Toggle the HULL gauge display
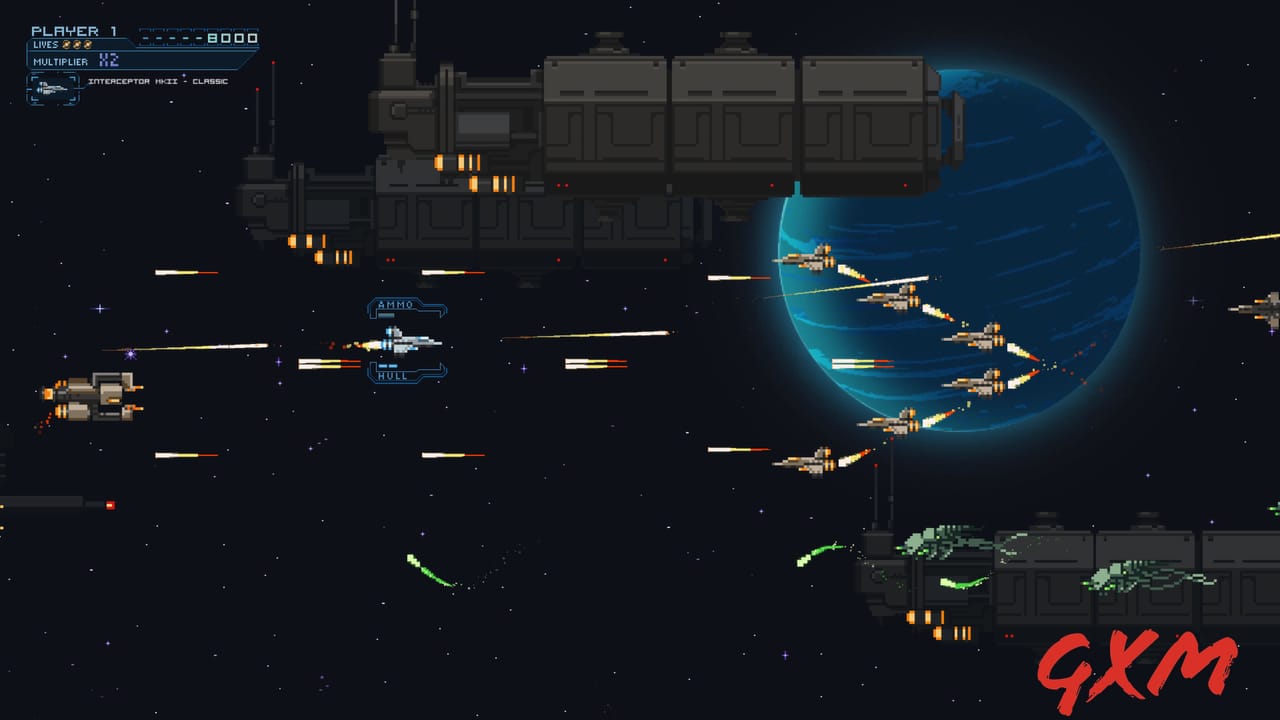This screenshot has width=1280, height=720. [x=393, y=378]
